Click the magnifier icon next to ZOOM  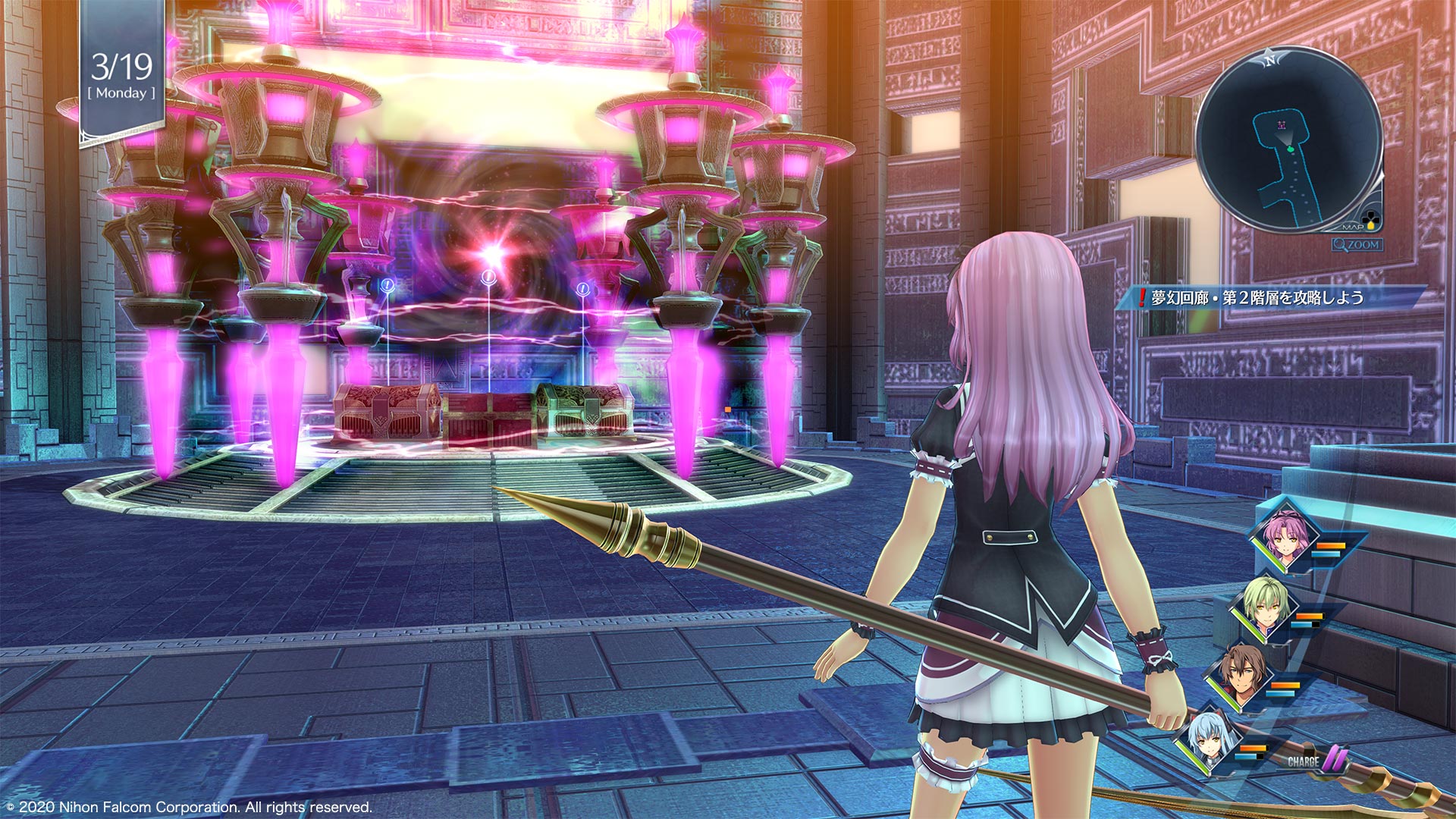(1339, 243)
